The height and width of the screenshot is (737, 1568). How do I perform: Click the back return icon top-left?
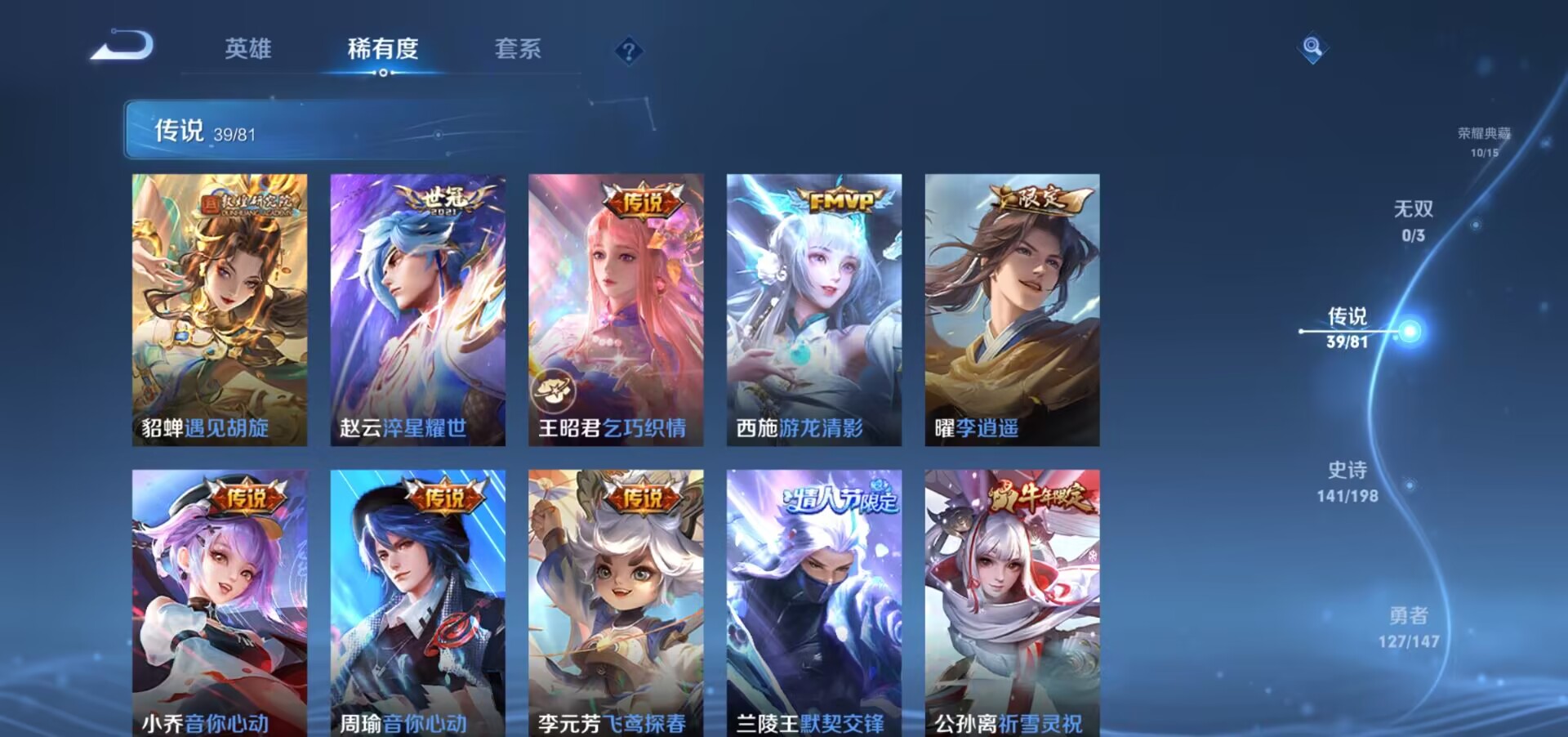tap(124, 45)
